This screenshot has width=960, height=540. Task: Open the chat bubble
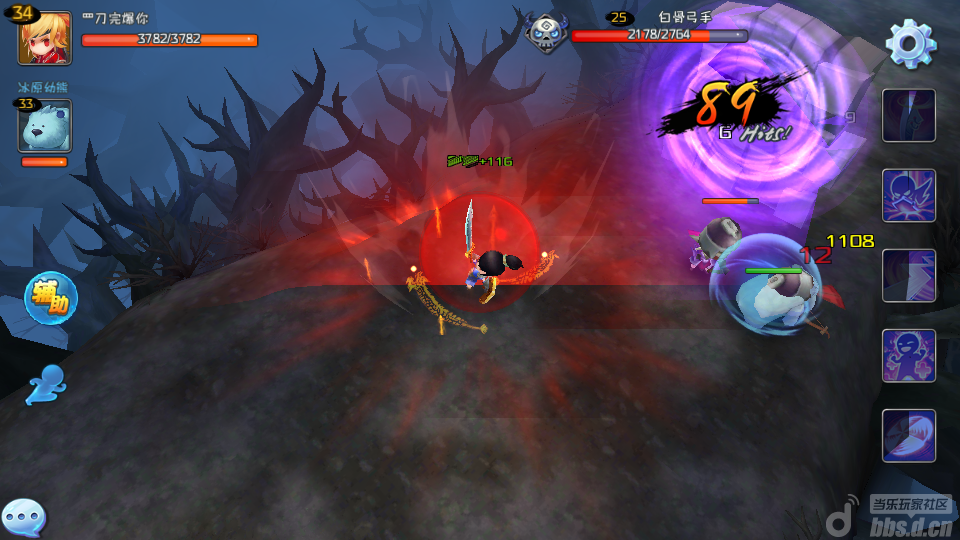point(23,517)
